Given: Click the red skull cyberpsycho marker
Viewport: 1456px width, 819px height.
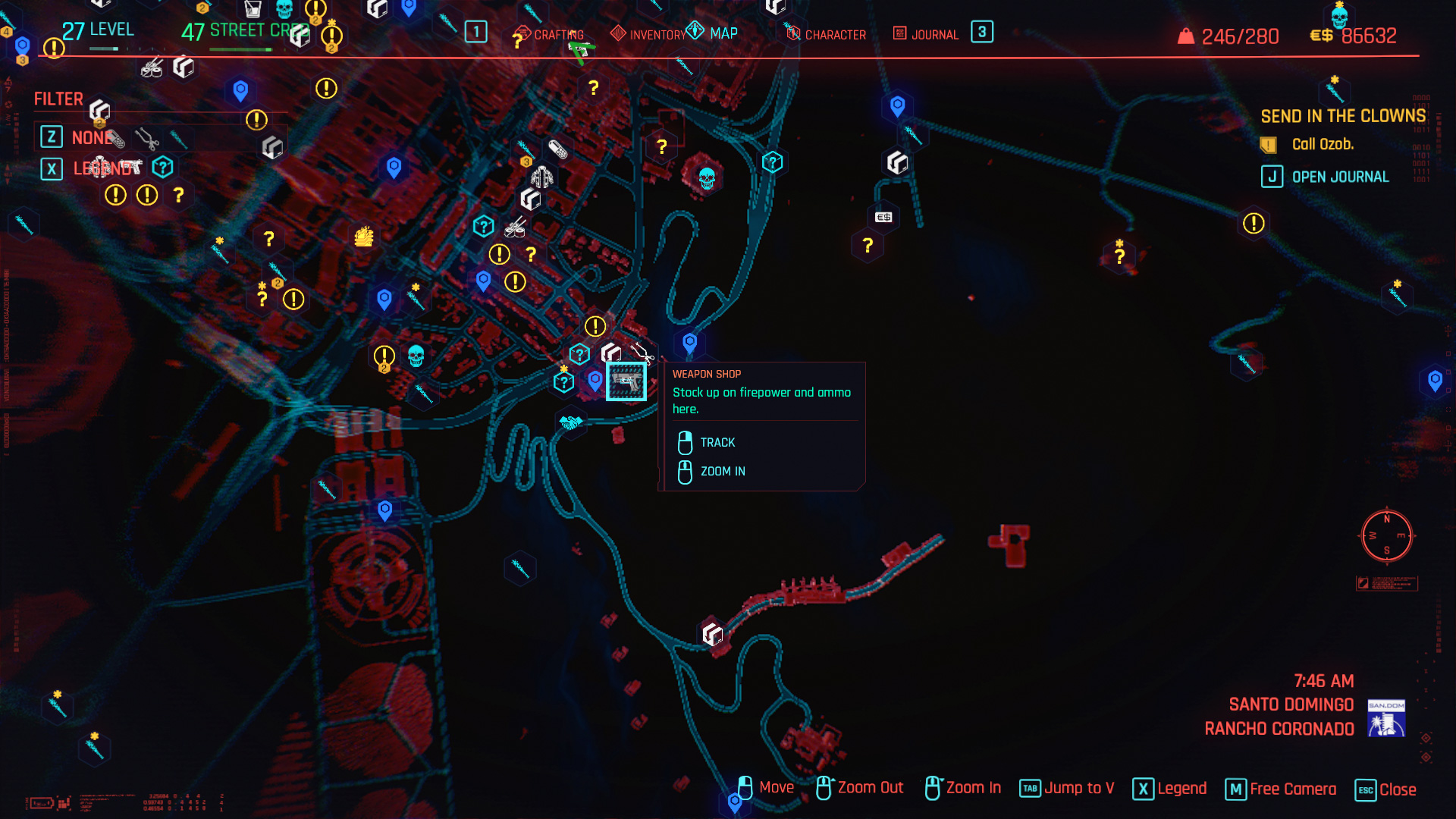Looking at the screenshot, I should coord(707,178).
